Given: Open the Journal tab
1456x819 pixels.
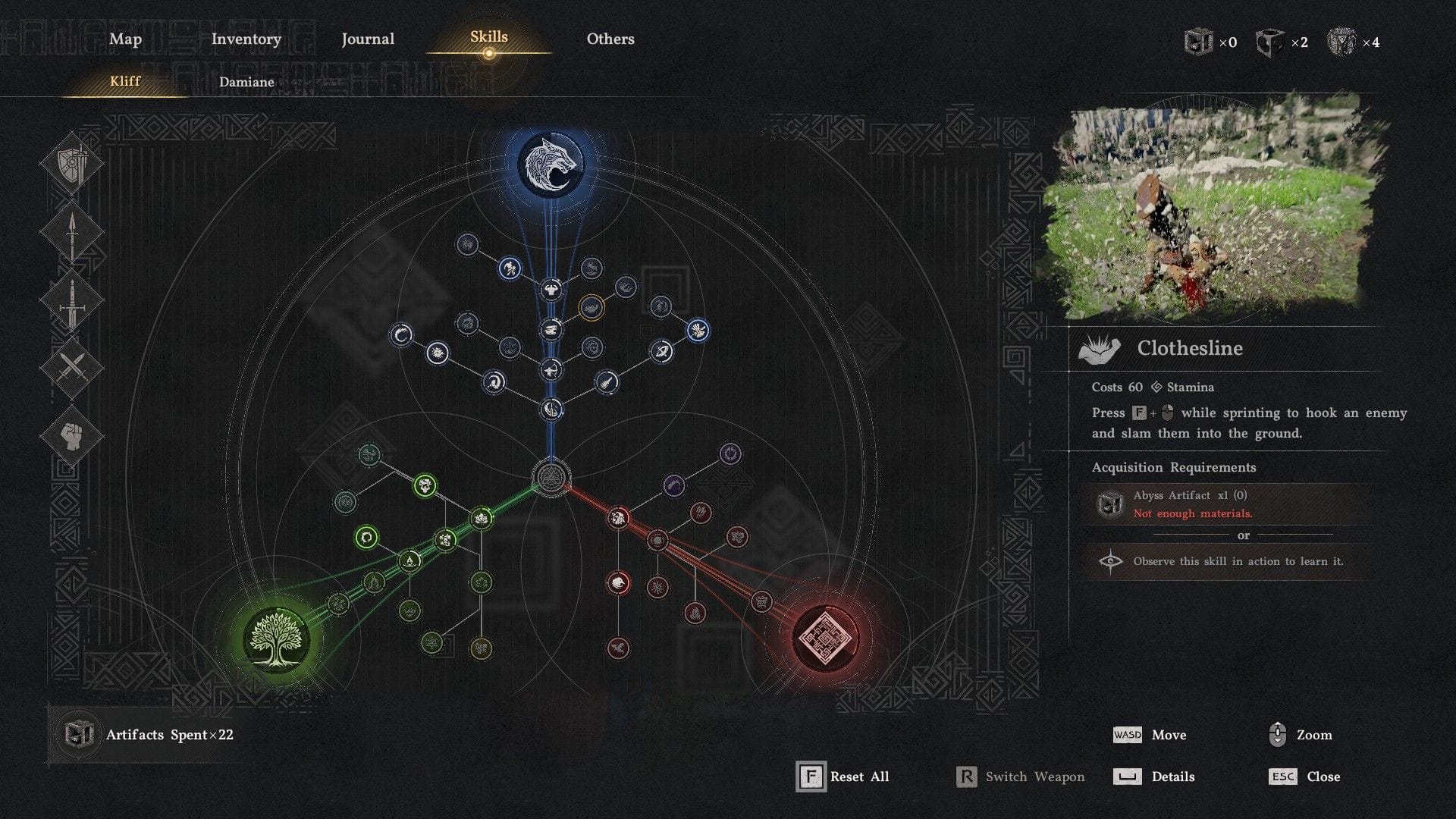Looking at the screenshot, I should 368,39.
